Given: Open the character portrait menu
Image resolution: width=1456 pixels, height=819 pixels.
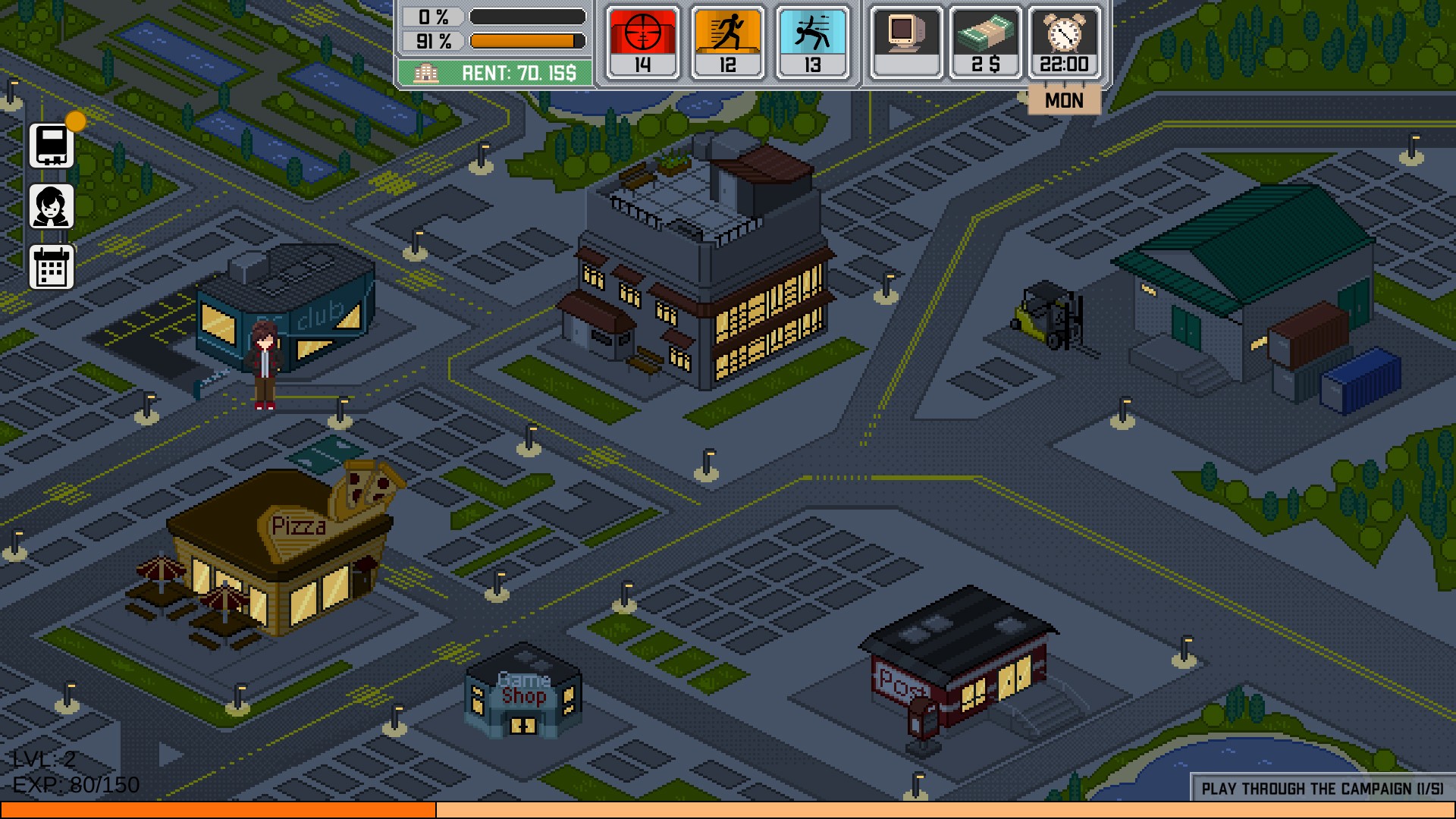Looking at the screenshot, I should (x=52, y=206).
